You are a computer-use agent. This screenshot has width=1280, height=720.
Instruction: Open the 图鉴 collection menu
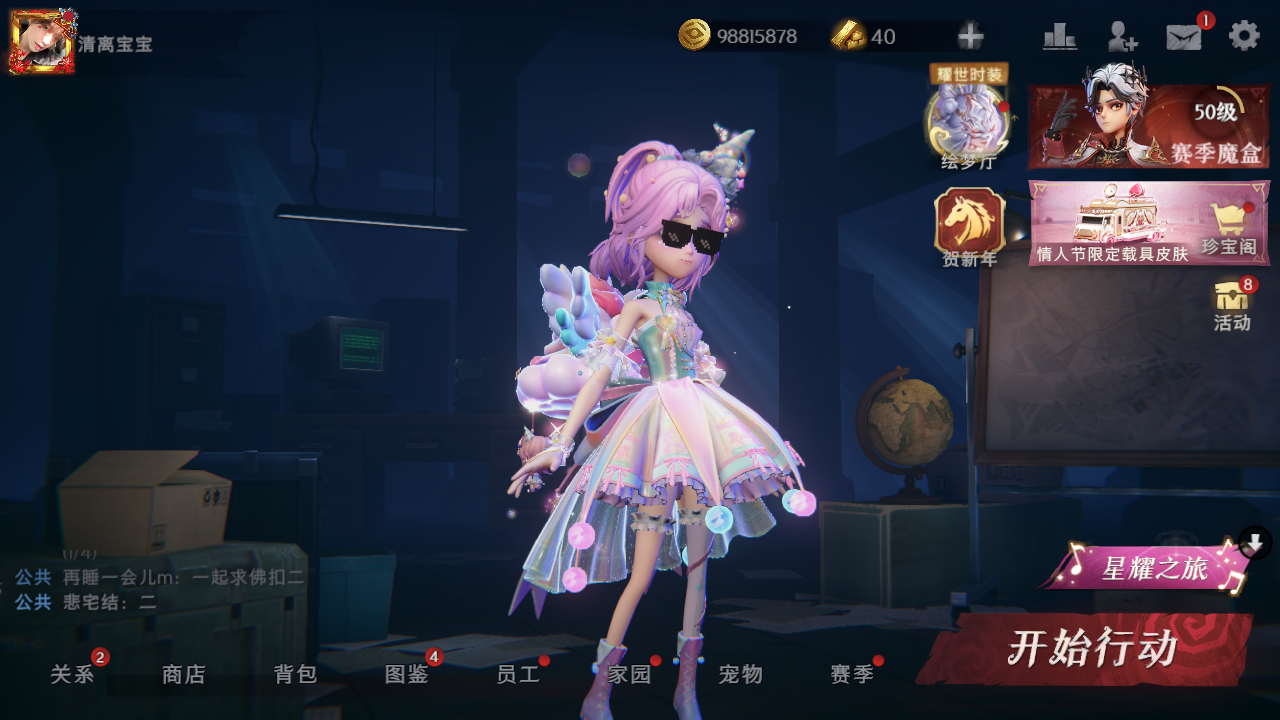(x=407, y=675)
